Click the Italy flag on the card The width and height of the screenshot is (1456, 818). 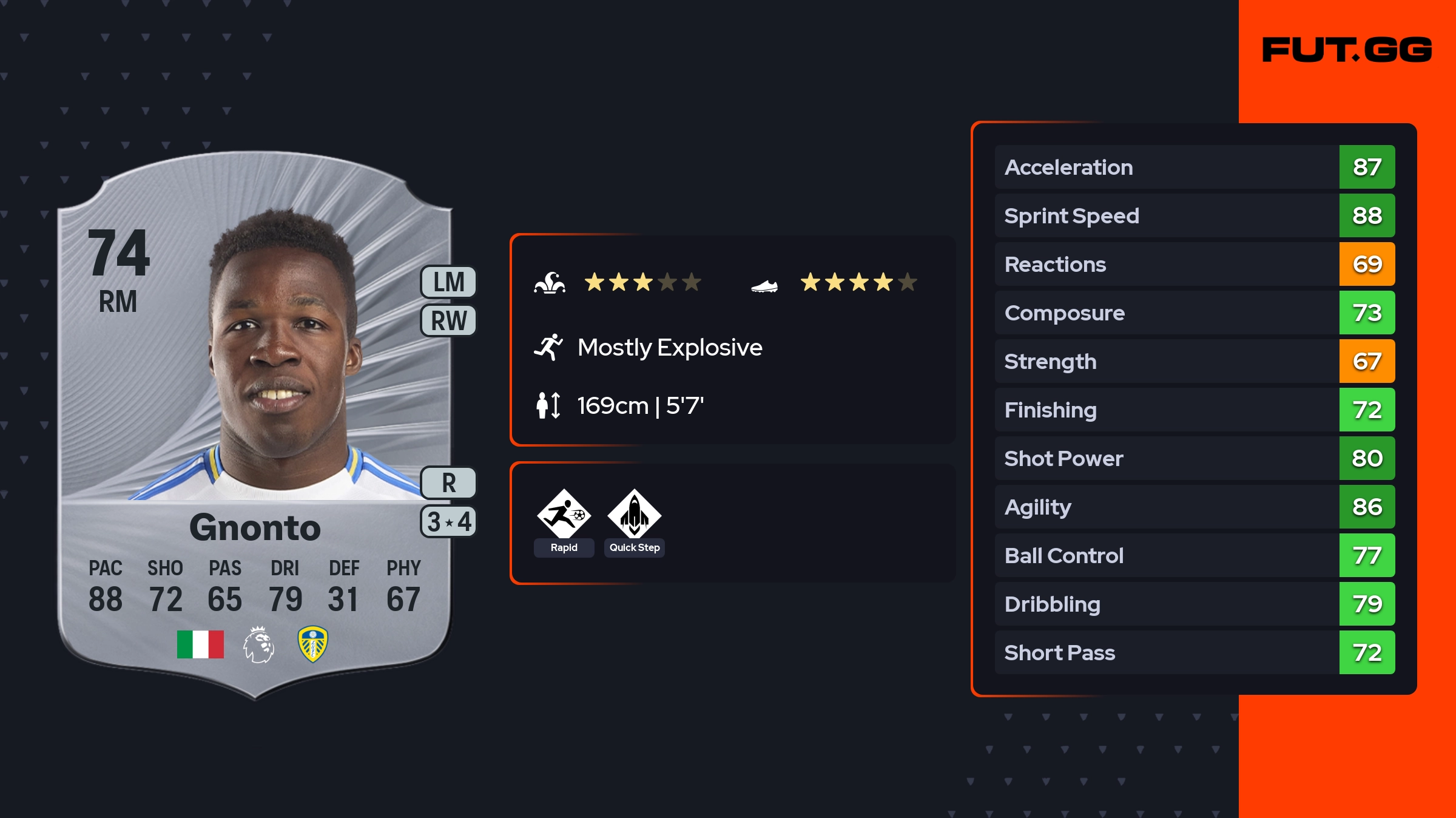pos(200,644)
